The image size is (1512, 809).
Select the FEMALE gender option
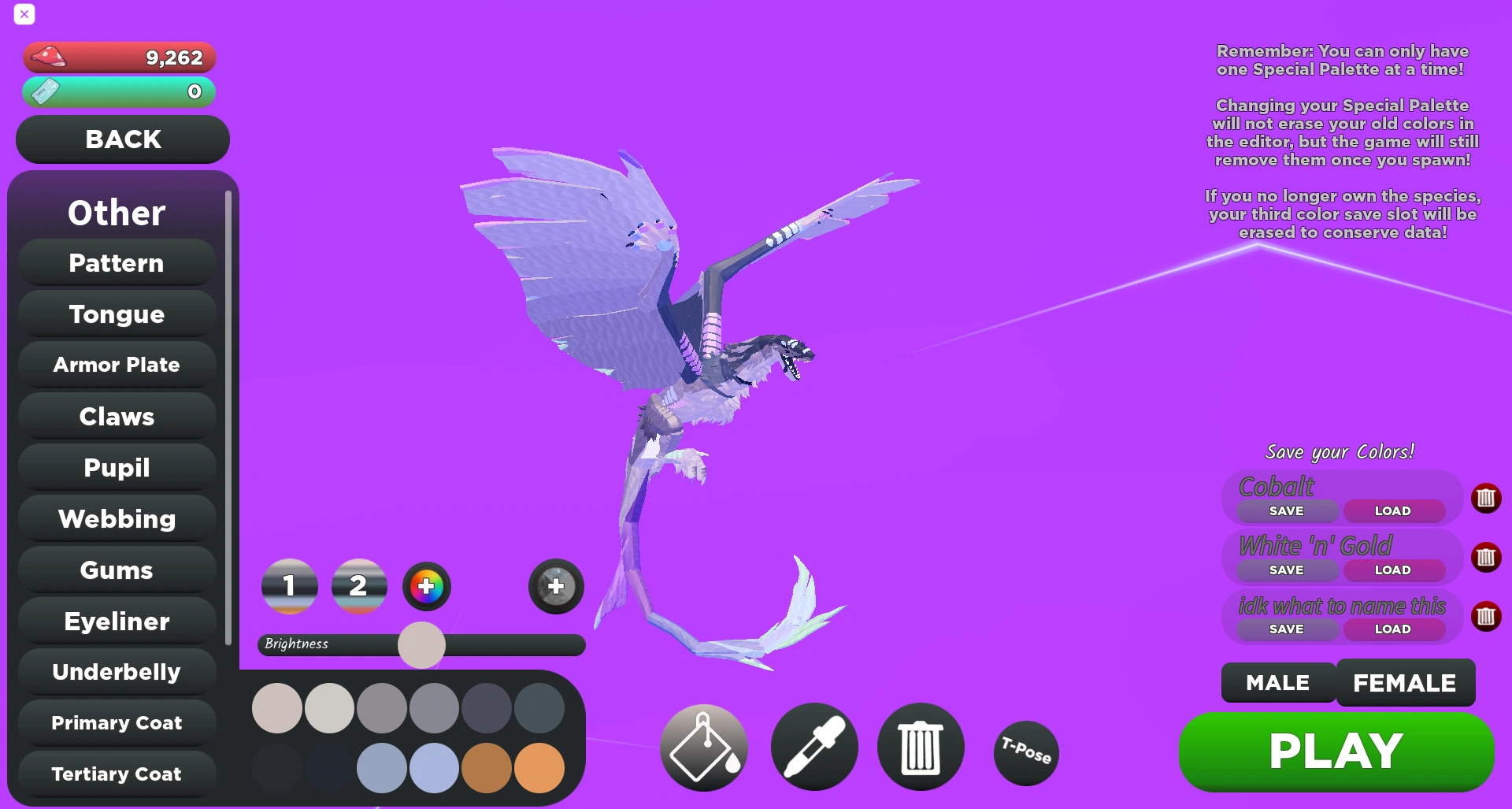(1405, 683)
